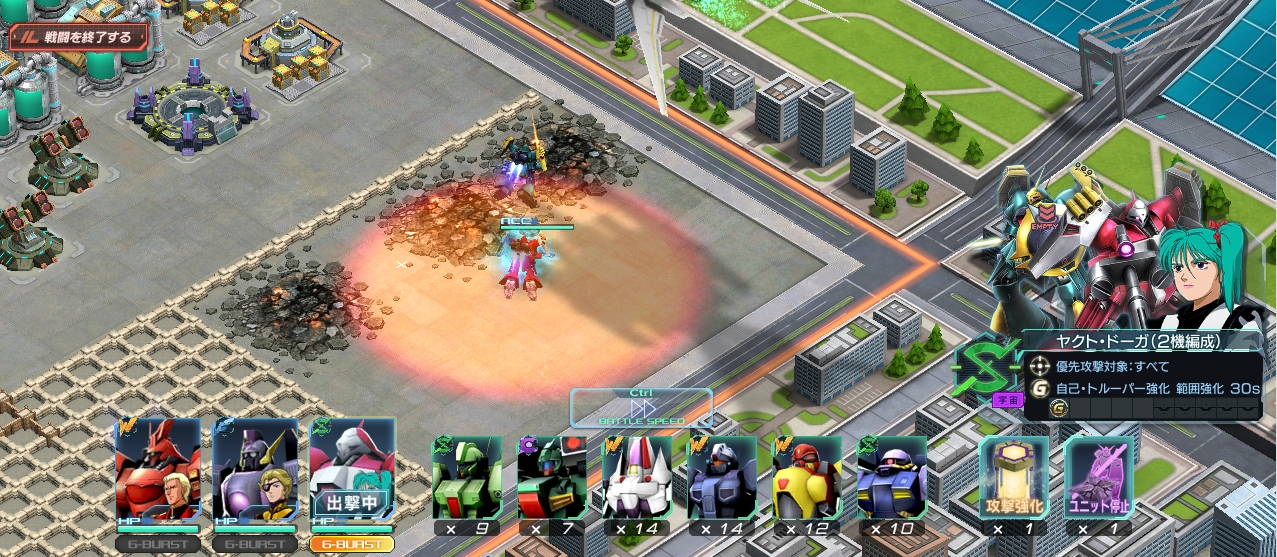Select the deployed 出撃中 unit card
The width and height of the screenshot is (1277, 557).
pyautogui.click(x=351, y=472)
